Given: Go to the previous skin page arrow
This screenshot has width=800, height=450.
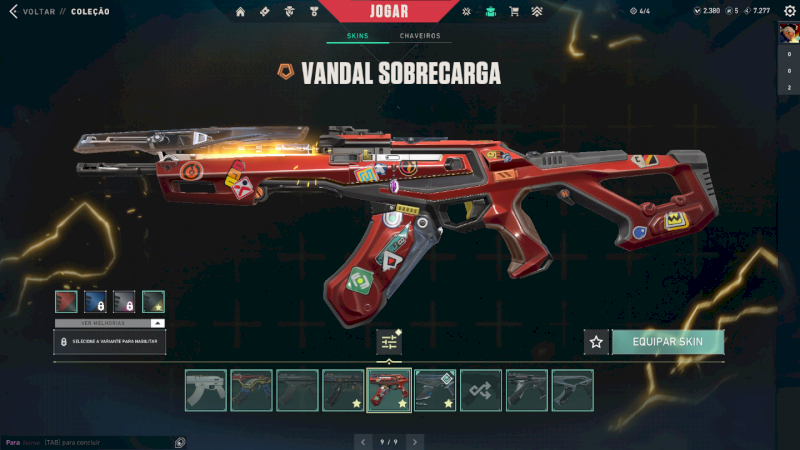Looking at the screenshot, I should pyautogui.click(x=361, y=441).
